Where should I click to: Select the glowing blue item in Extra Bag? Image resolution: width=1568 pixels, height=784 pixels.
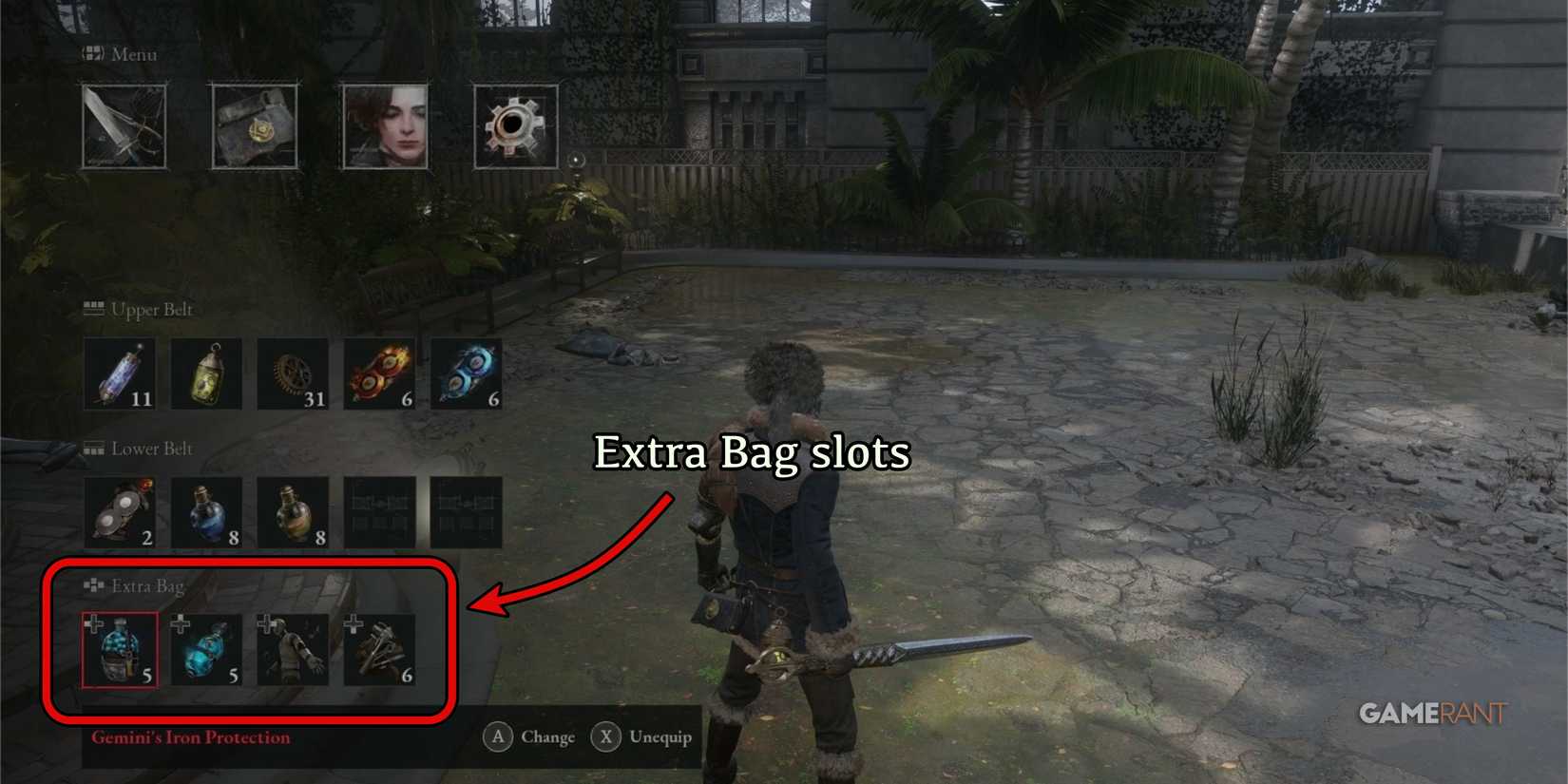coord(208,649)
